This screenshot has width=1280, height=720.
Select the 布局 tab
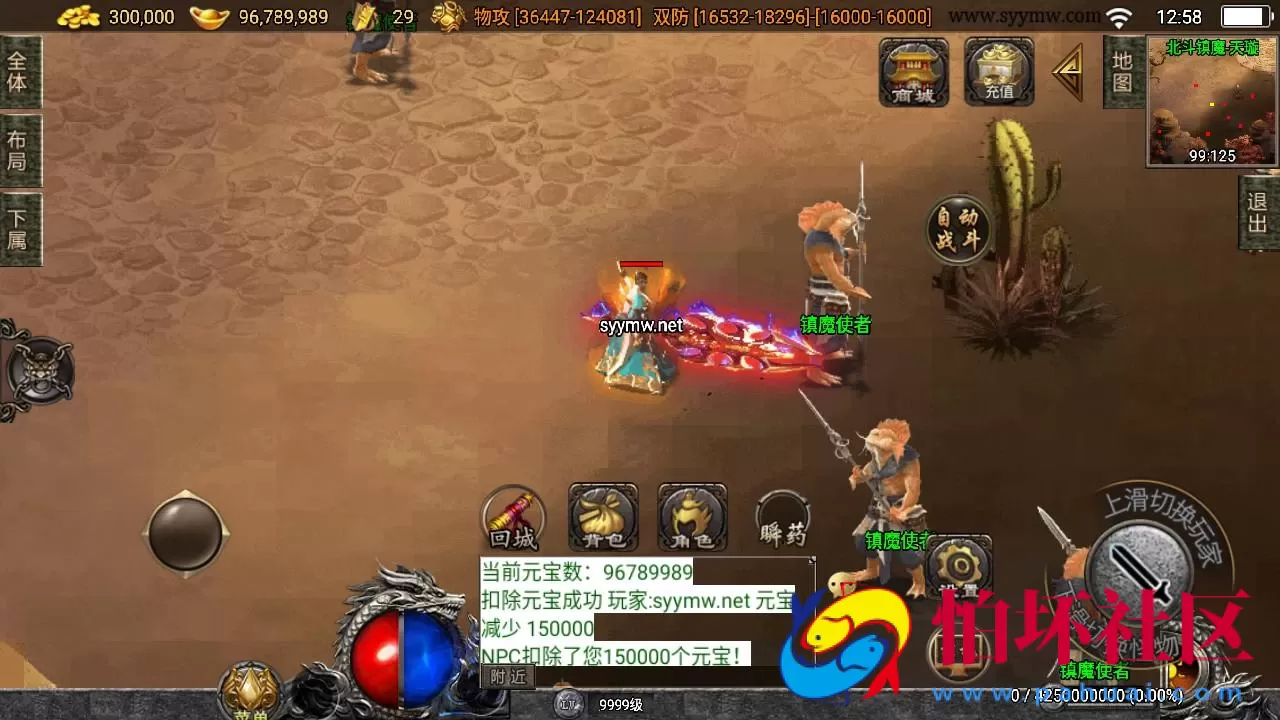(21, 147)
